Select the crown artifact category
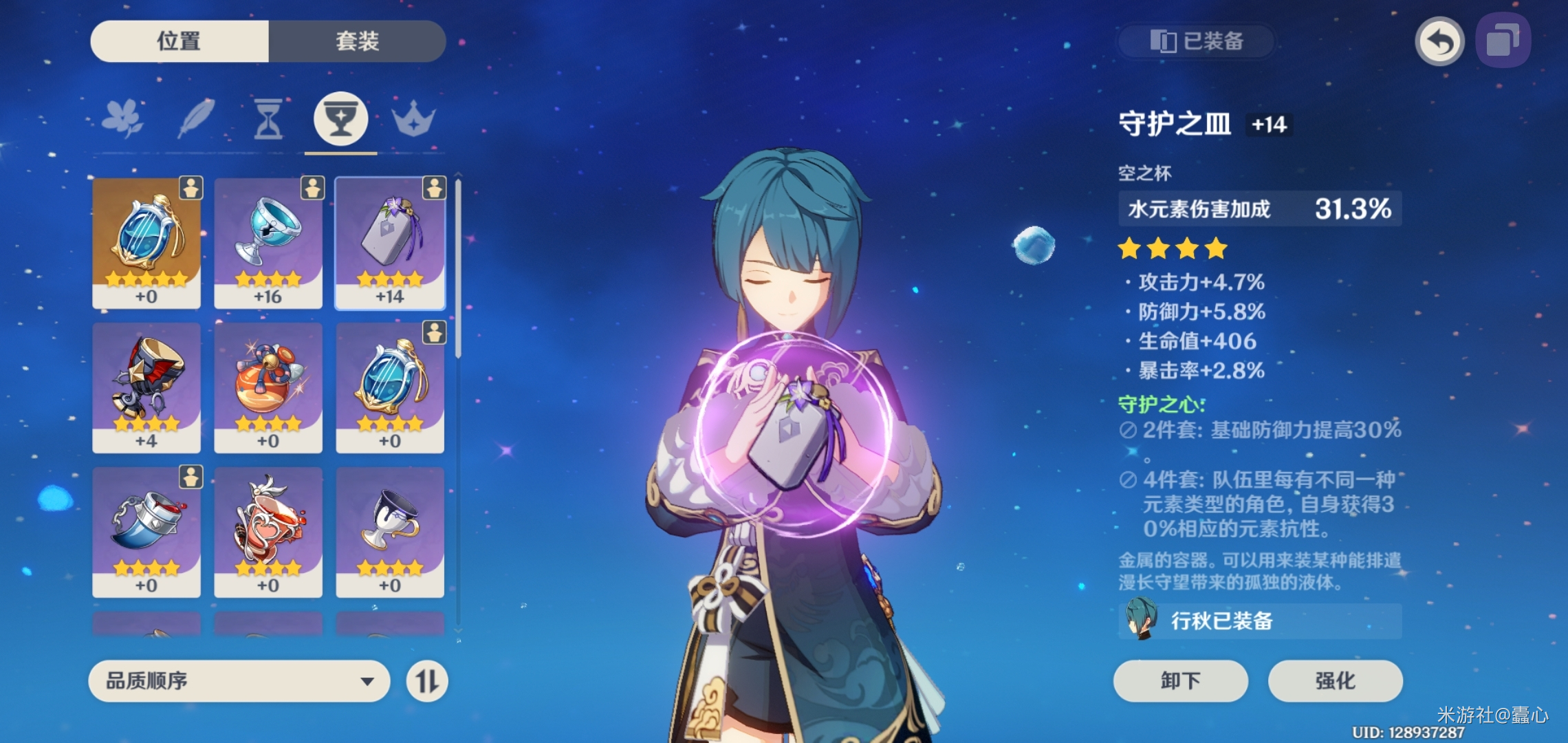The image size is (1568, 743). pos(413,118)
